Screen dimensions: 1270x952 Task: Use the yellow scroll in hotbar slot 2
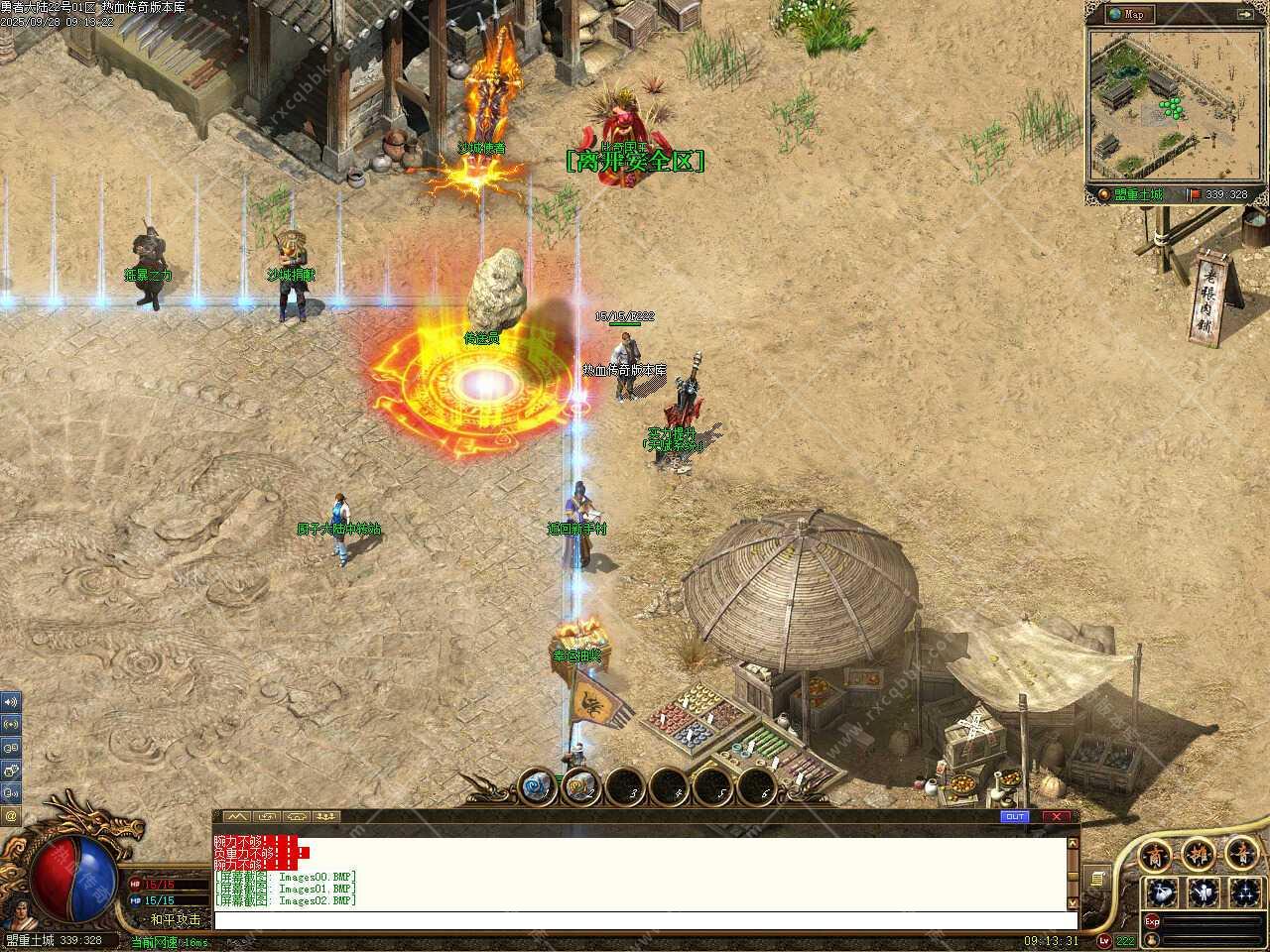(x=581, y=788)
